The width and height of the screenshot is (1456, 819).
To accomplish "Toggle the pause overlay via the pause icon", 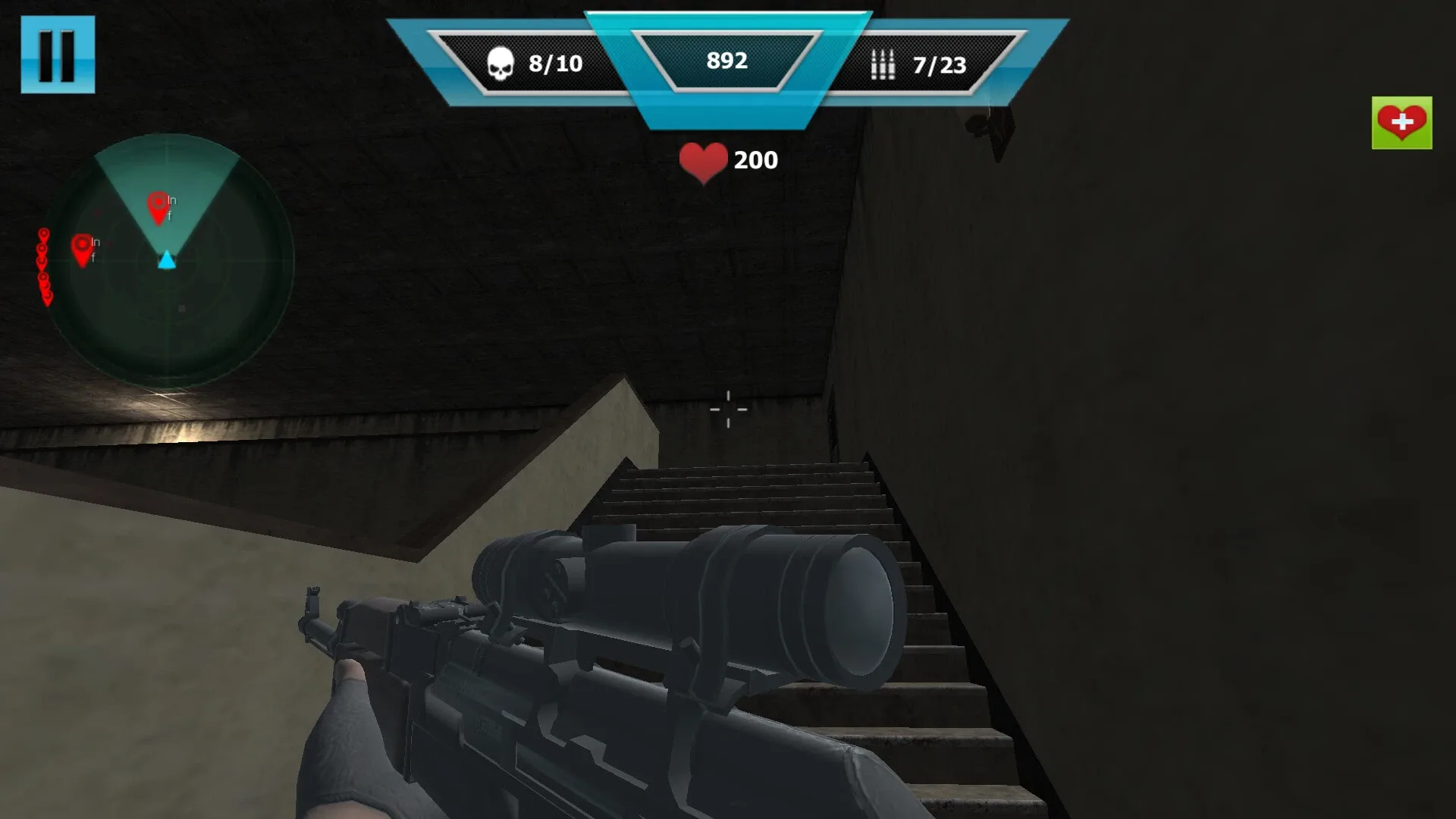I will point(59,55).
